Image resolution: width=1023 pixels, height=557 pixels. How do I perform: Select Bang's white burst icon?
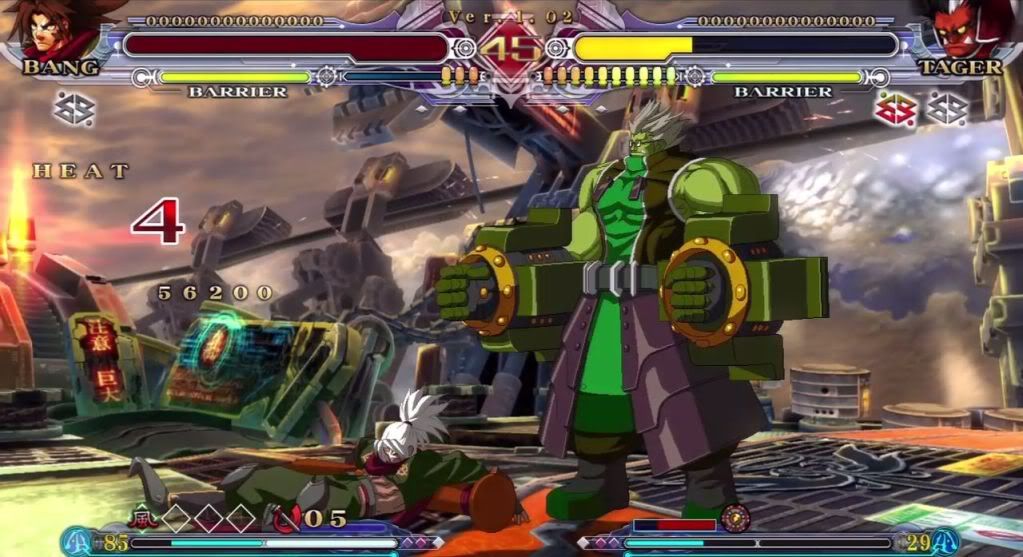click(74, 108)
